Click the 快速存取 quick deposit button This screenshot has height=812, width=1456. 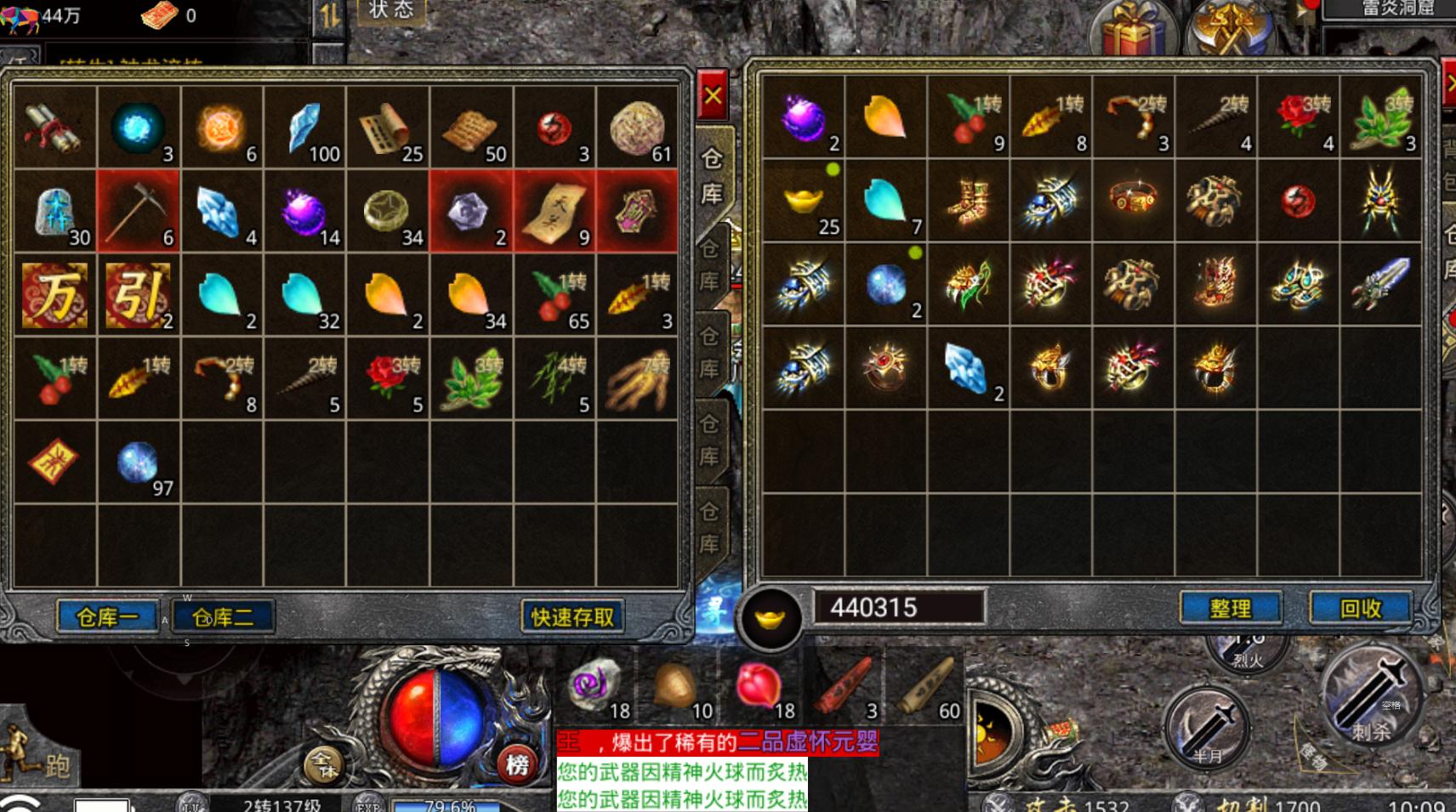coord(572,616)
